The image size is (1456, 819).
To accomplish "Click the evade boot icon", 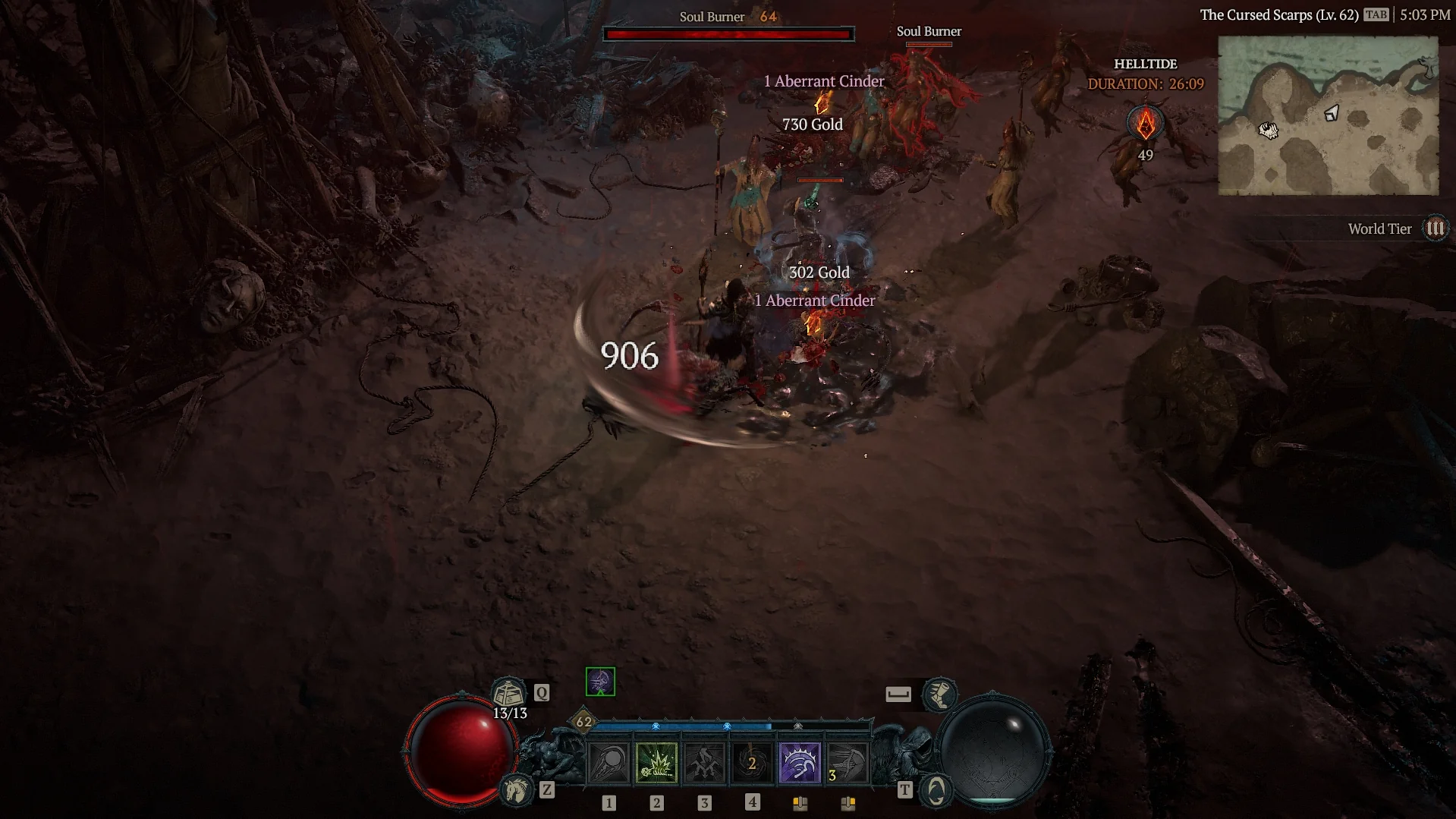I will pyautogui.click(x=939, y=693).
